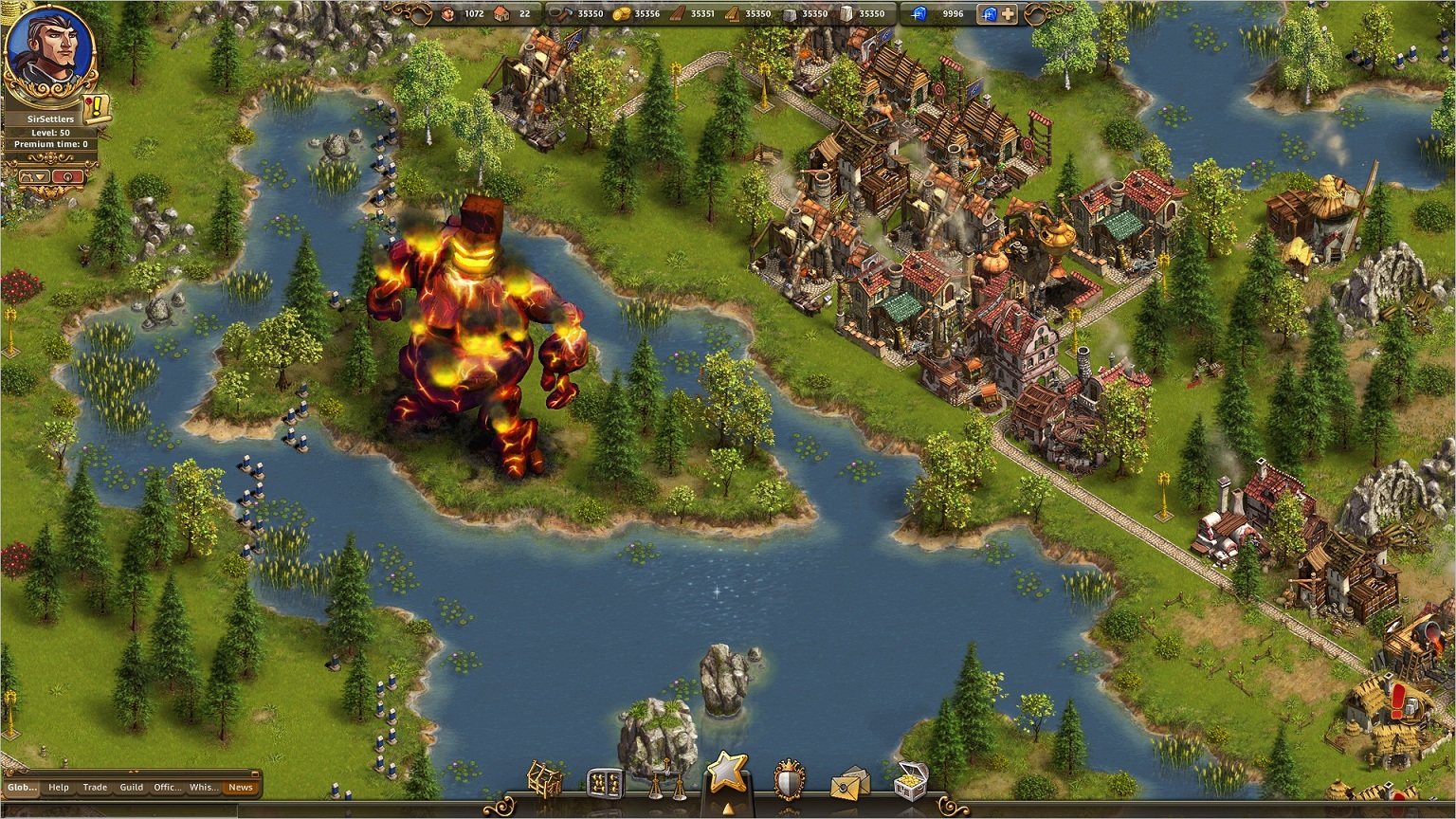
Task: Expand the dropdown arrow under the avatar
Action: point(34,176)
